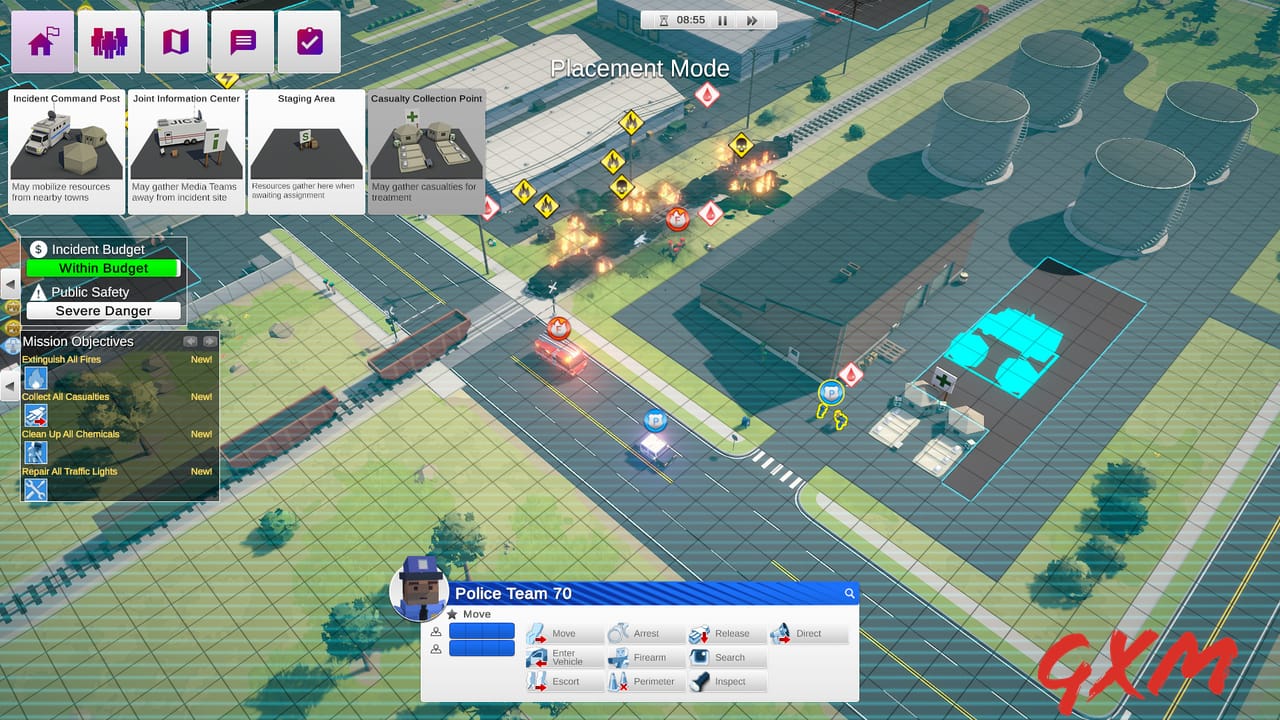The height and width of the screenshot is (720, 1280).
Task: Open the personnel panel icon in top toolbar
Action: click(109, 41)
